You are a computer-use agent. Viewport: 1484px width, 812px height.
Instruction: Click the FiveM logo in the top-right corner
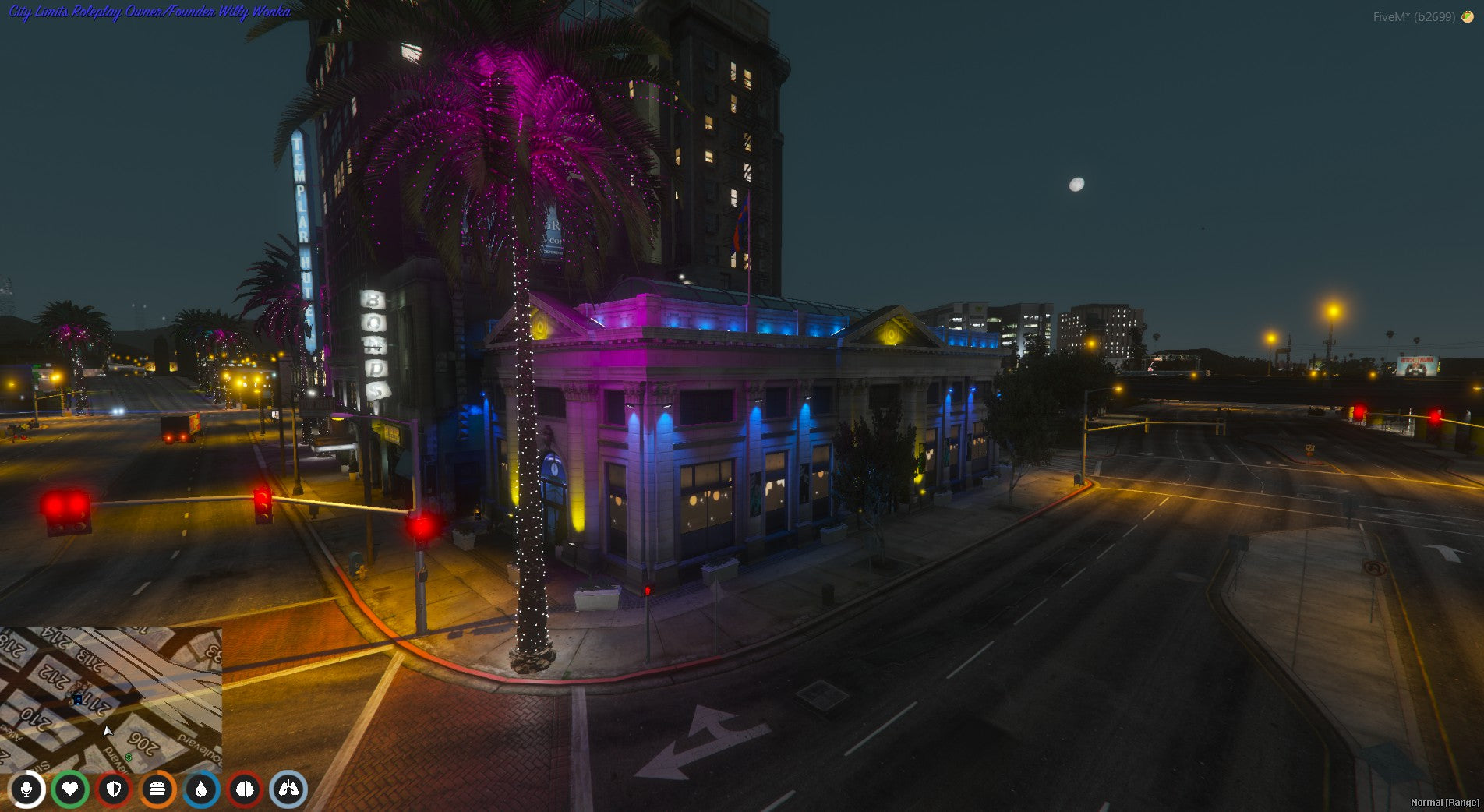tap(1468, 14)
